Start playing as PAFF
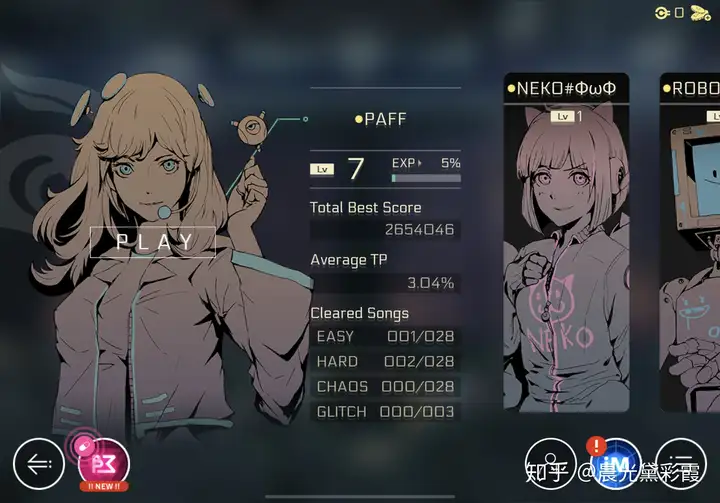Viewport: 720px width, 503px height. pos(153,241)
